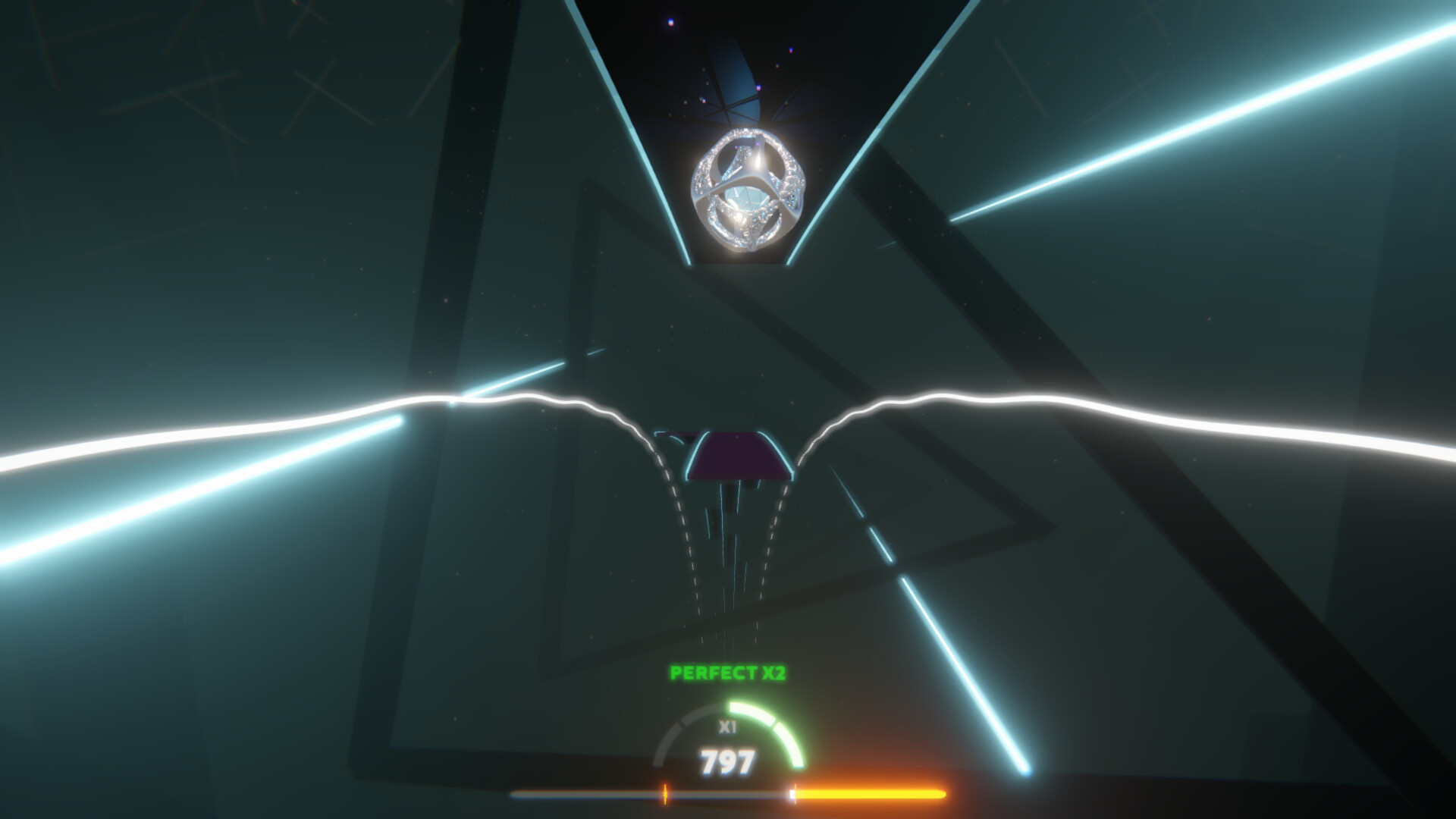Select the PERFECT X2 combo text
Image resolution: width=1456 pixels, height=819 pixels.
pos(726,672)
